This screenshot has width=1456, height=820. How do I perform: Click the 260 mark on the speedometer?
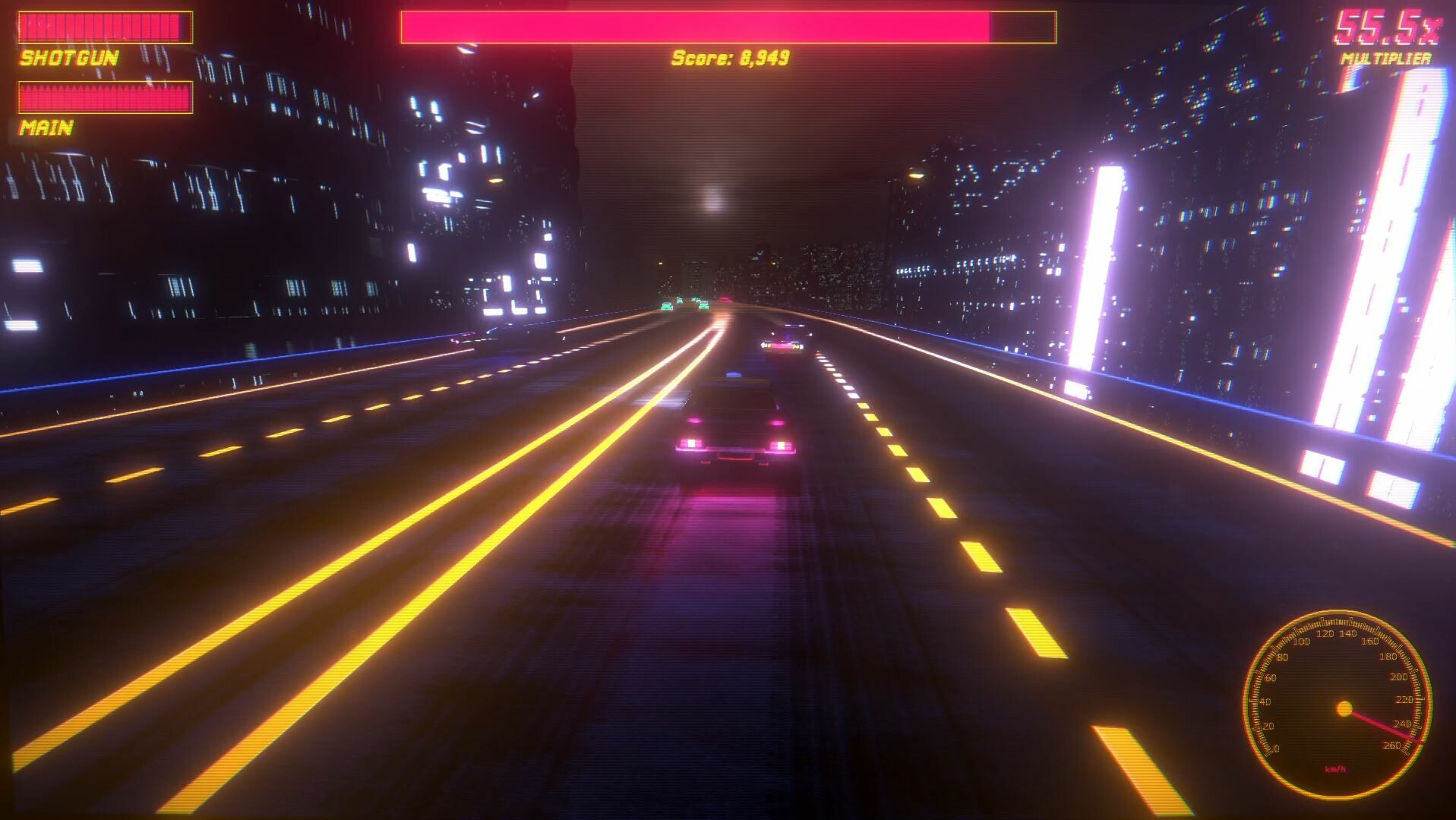[1391, 745]
